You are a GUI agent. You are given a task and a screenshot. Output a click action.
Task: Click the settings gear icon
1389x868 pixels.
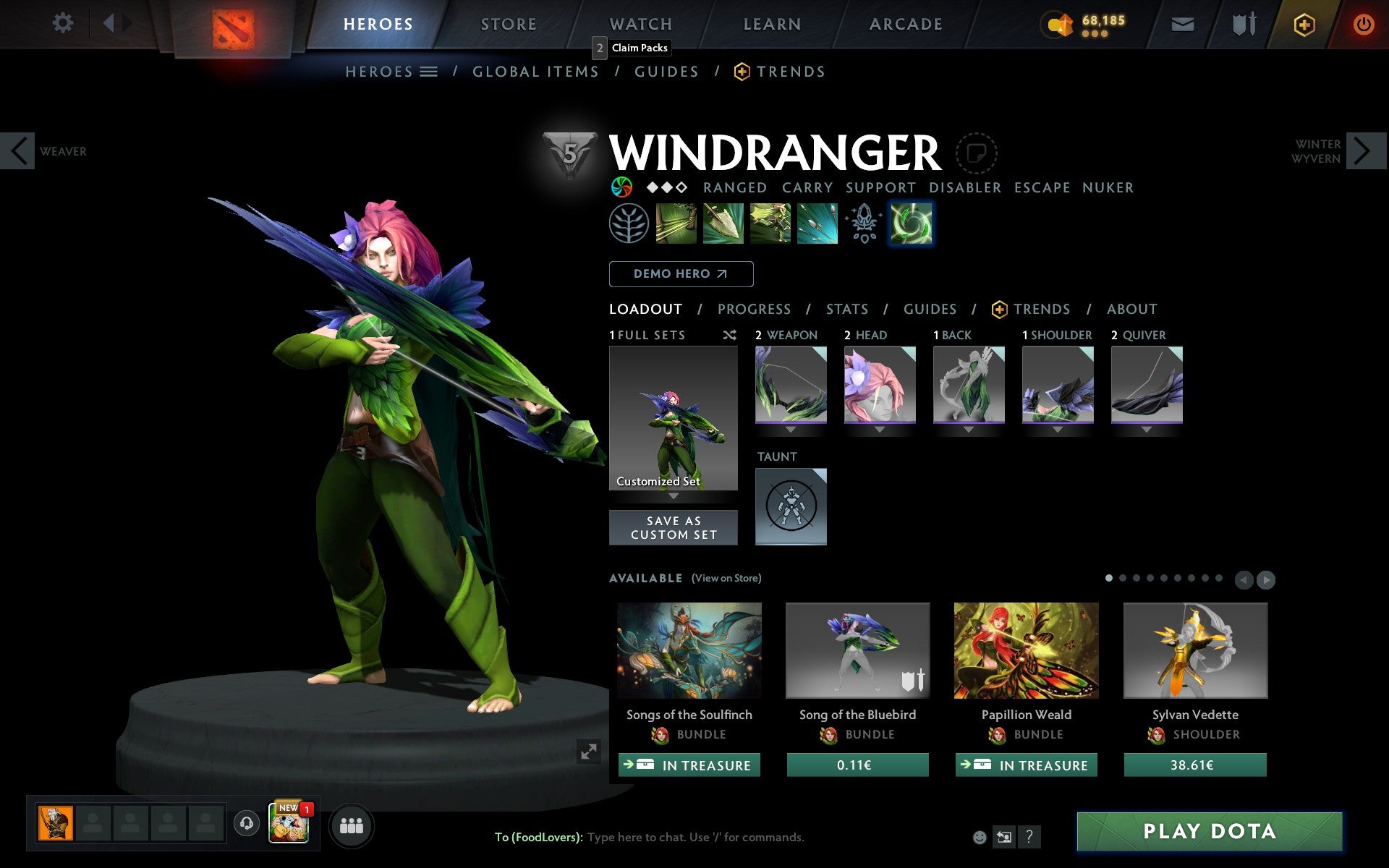click(64, 23)
